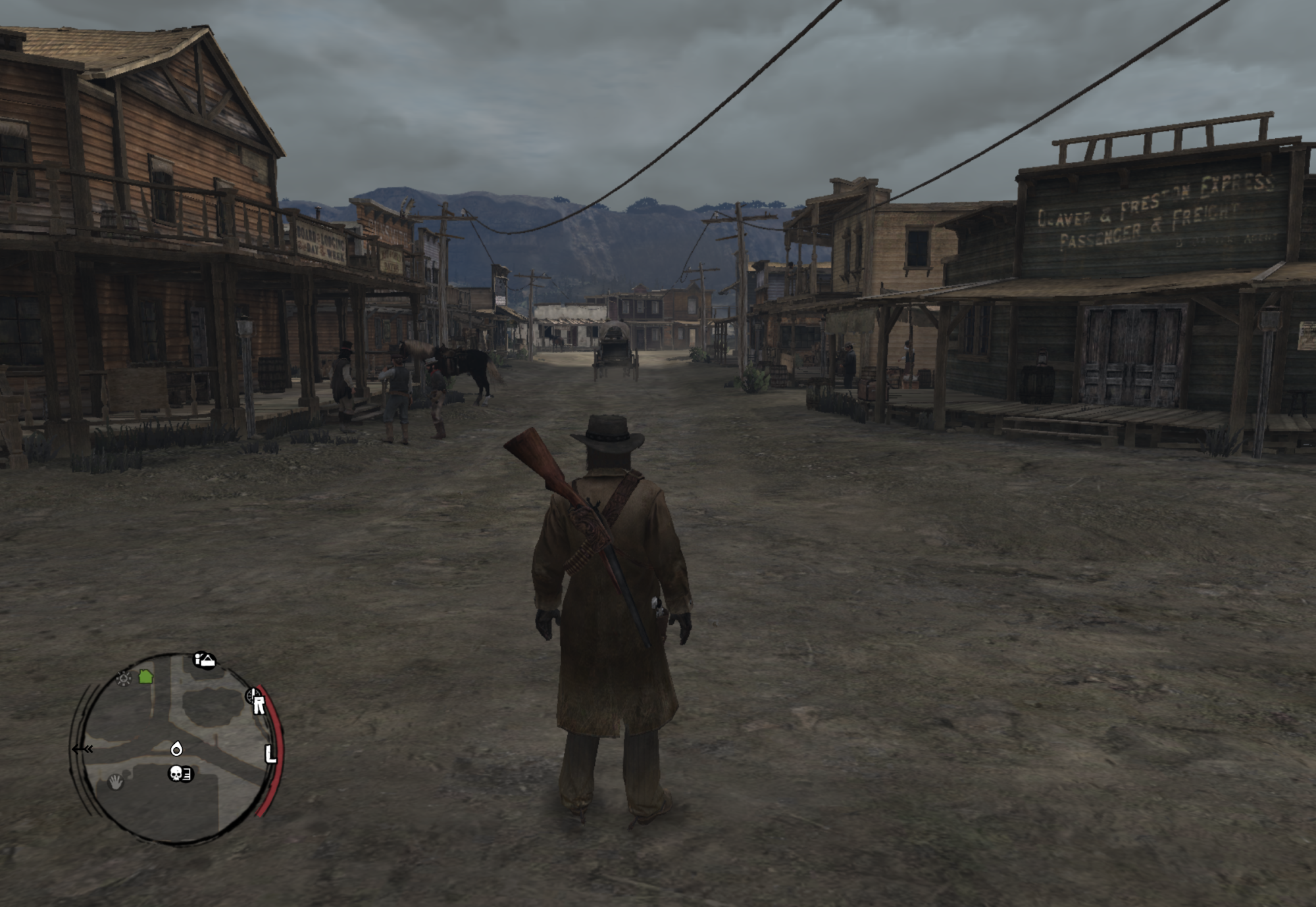The height and width of the screenshot is (907, 1316).
Task: Select the green safehouse marker on the minimap
Action: tap(145, 676)
